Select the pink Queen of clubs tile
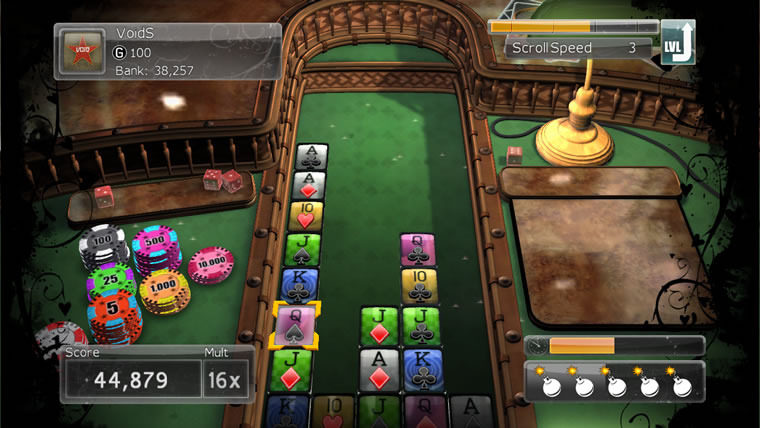760x428 pixels. [418, 249]
